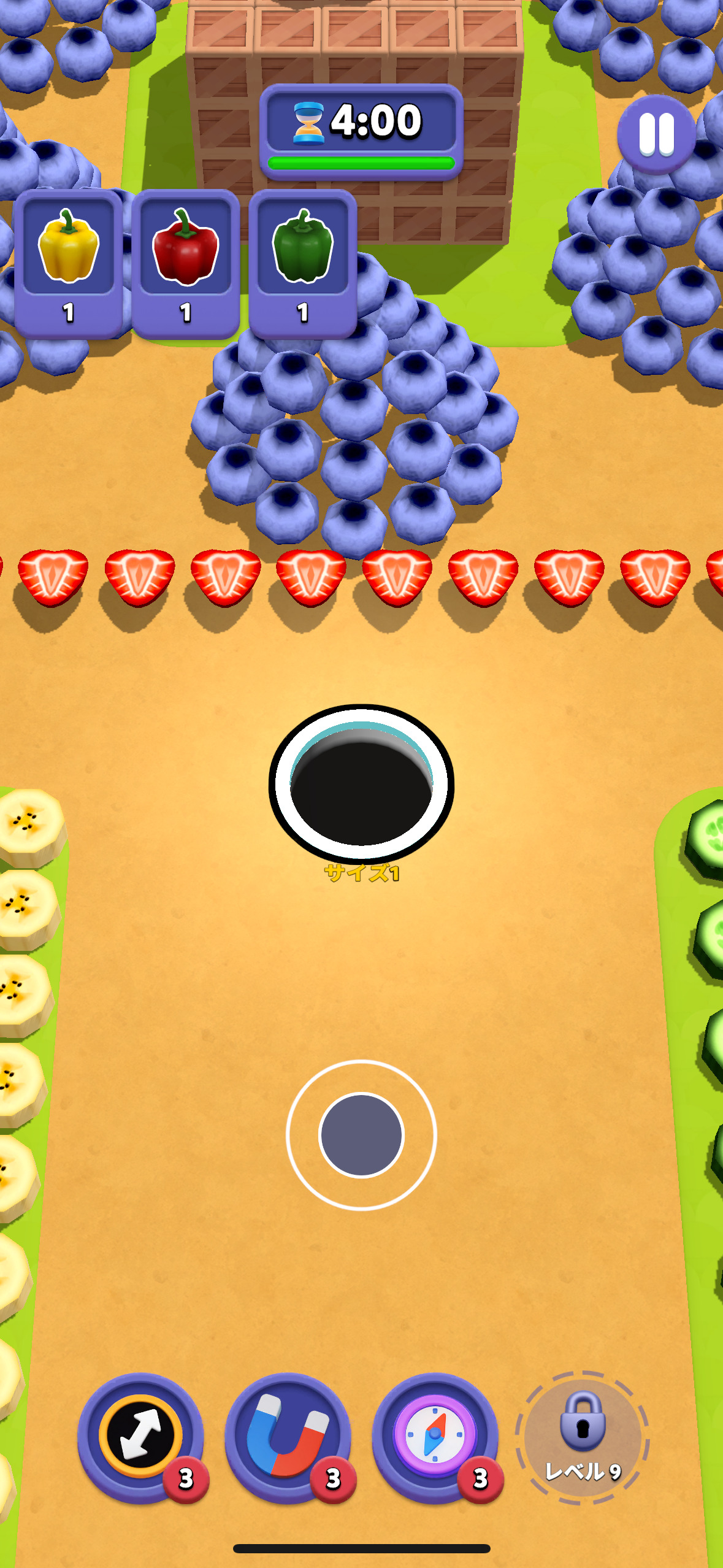The width and height of the screenshot is (723, 1568).
Task: Select the red bell pepper objective card
Action: point(185,263)
